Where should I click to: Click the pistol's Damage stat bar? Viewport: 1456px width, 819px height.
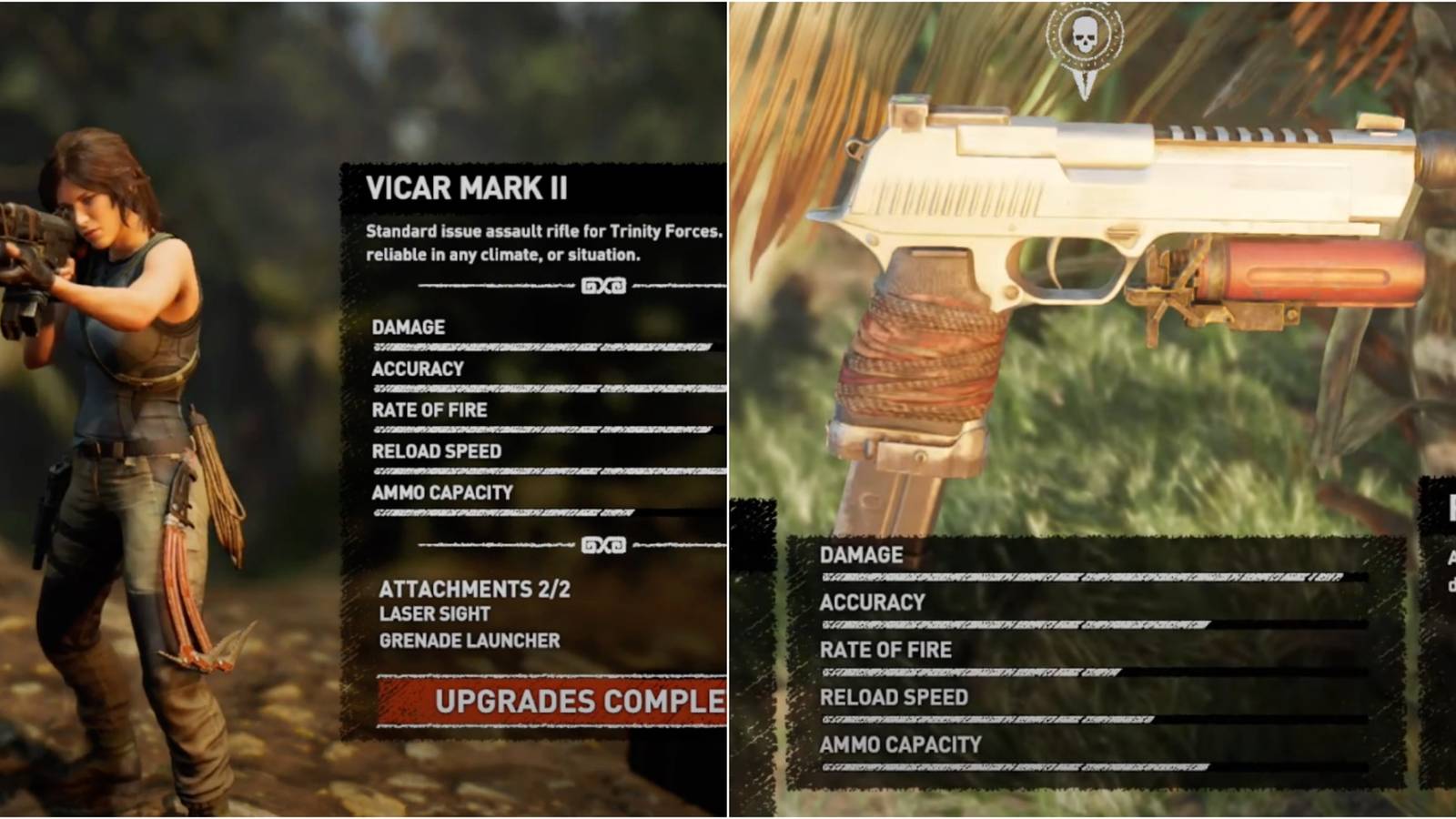(1083, 576)
